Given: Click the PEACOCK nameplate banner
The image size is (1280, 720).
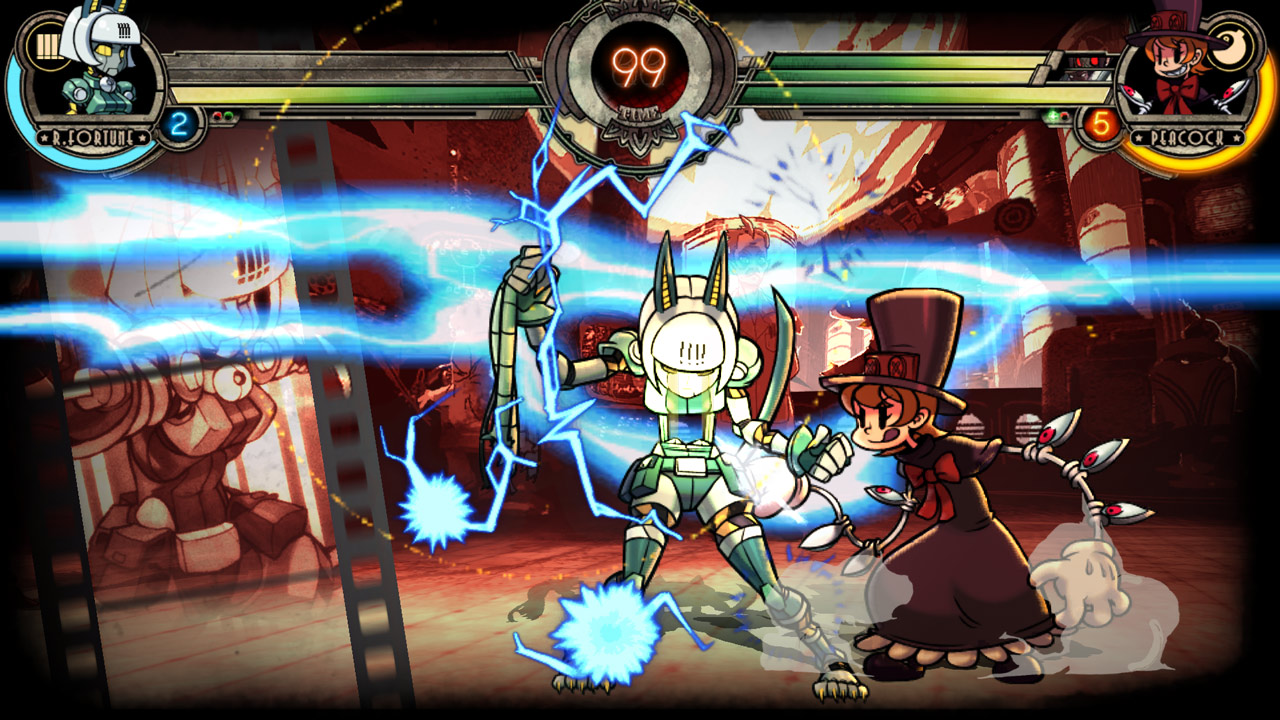Looking at the screenshot, I should pos(1187,137).
